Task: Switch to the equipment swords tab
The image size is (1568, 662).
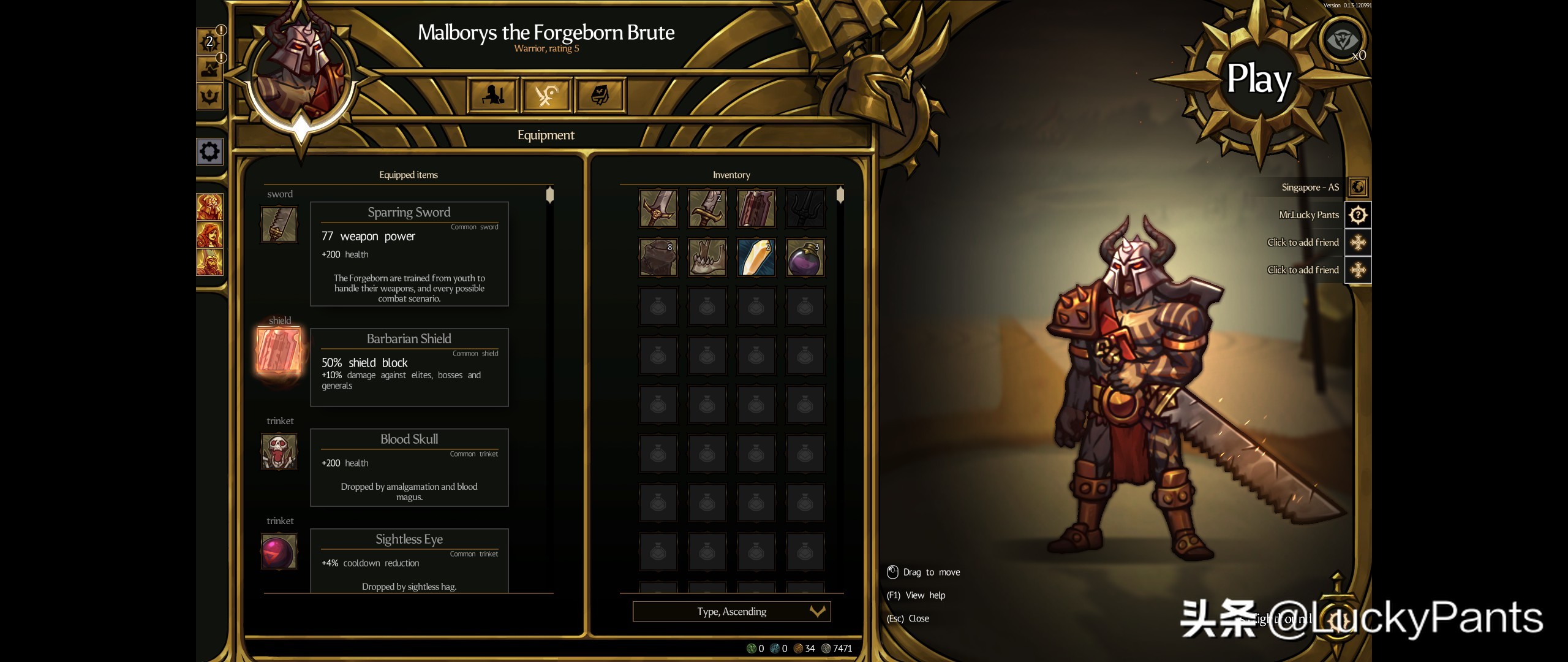Action: click(546, 96)
